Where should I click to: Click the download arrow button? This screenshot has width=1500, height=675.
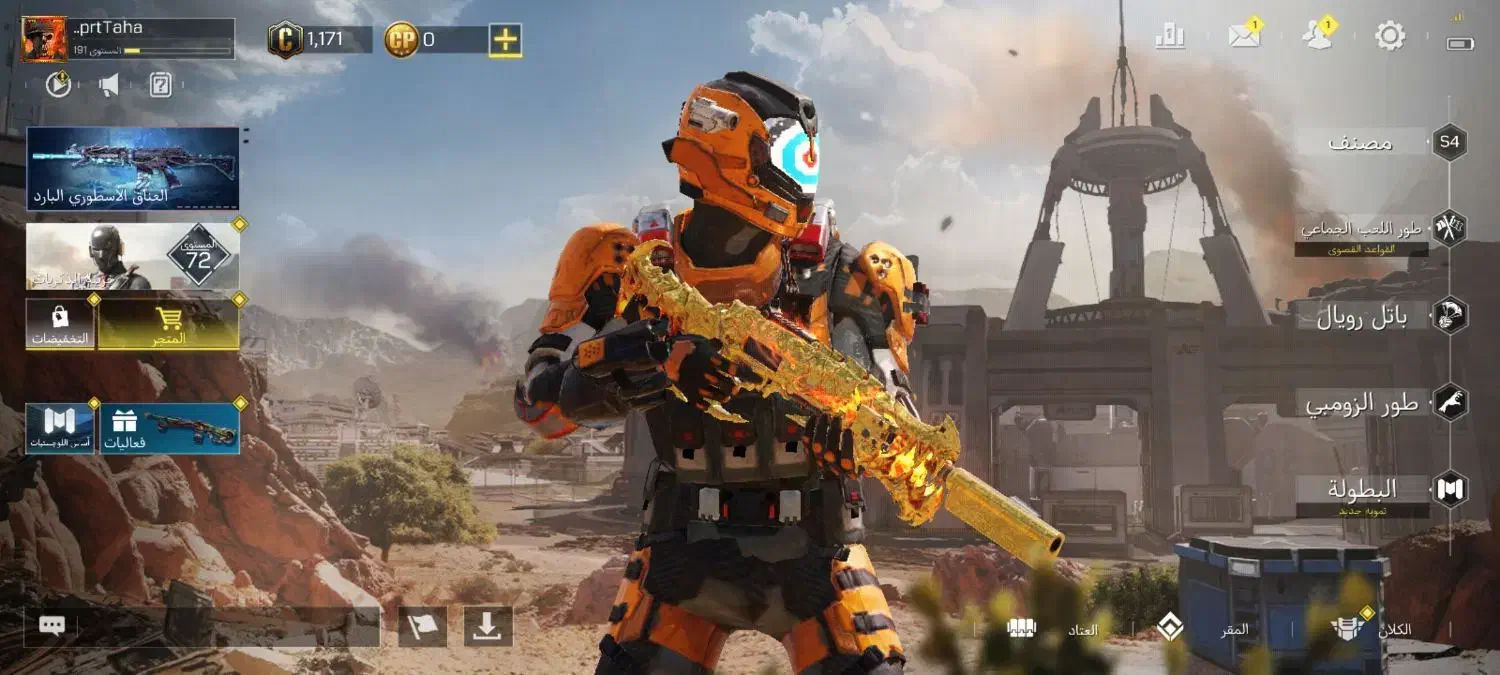click(488, 627)
